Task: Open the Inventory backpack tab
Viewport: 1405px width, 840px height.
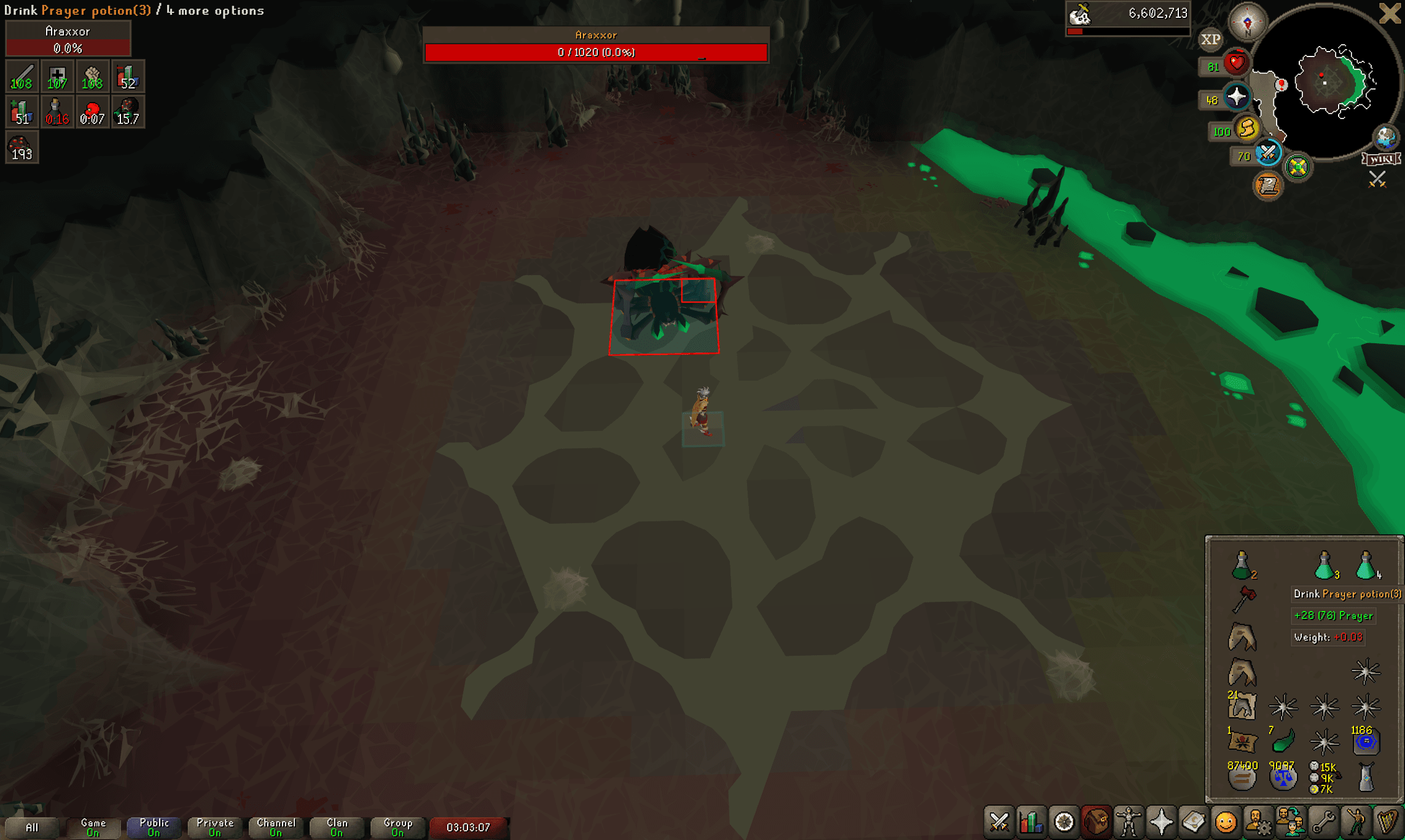Action: tap(1095, 822)
